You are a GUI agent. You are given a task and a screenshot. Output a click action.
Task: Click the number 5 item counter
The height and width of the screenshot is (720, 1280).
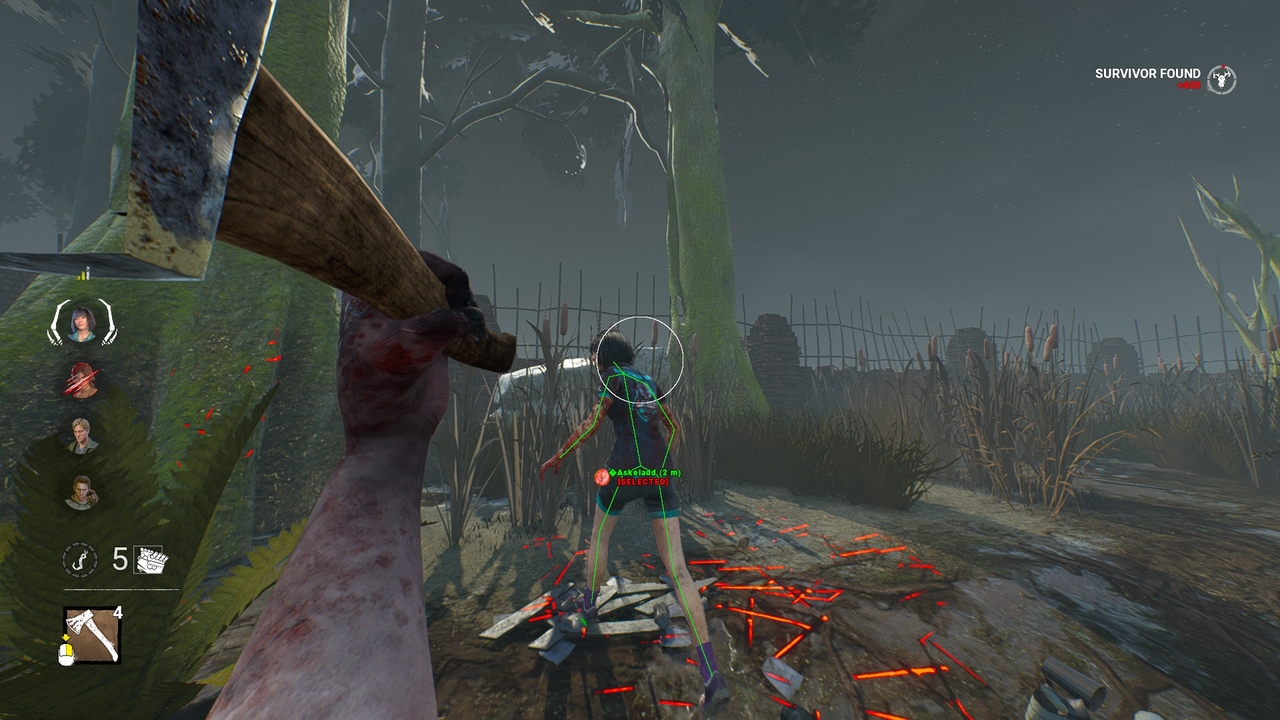[120, 558]
